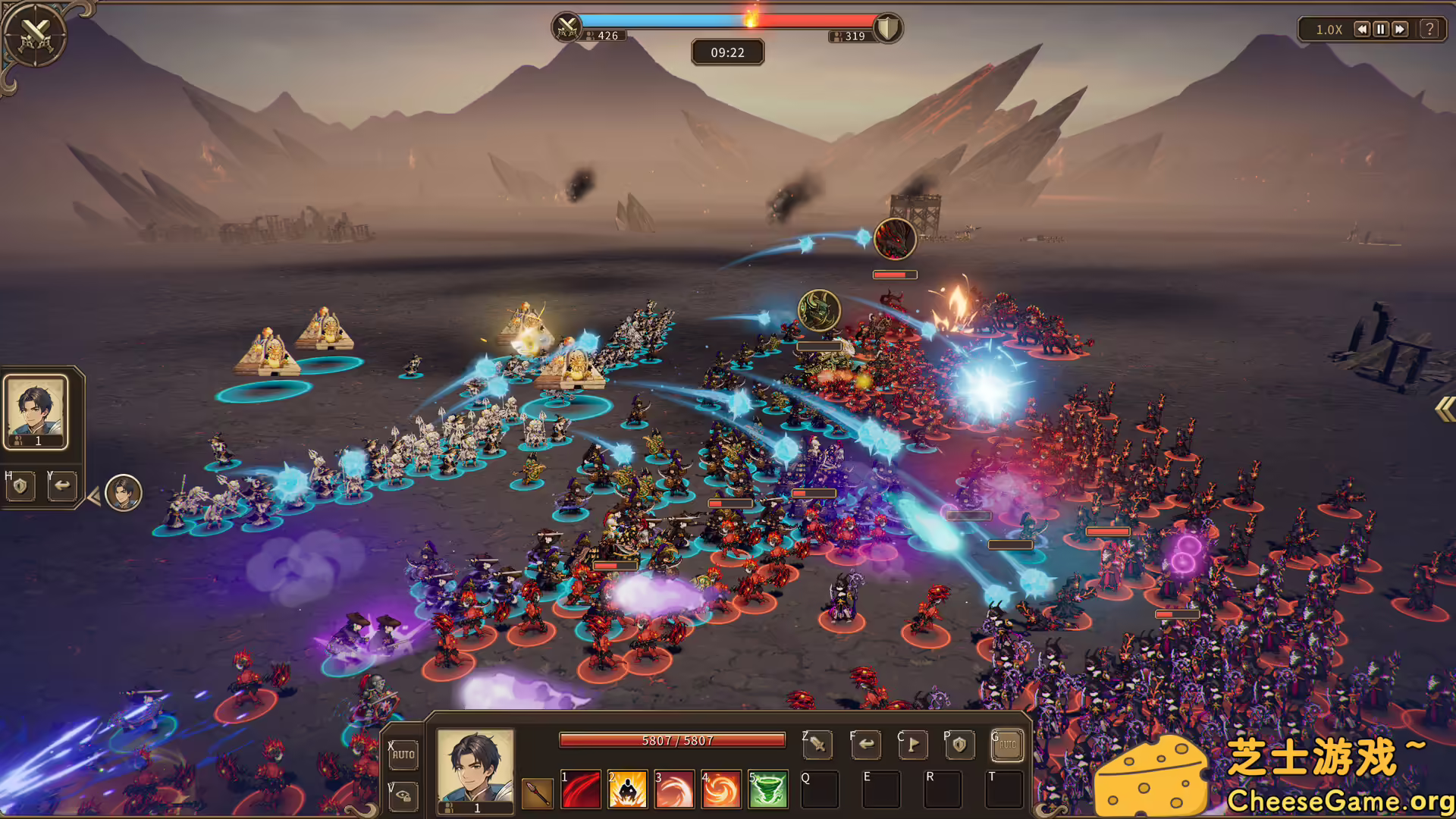1456x819 pixels.
Task: Select the red slash skill in slot 1
Action: point(580,789)
